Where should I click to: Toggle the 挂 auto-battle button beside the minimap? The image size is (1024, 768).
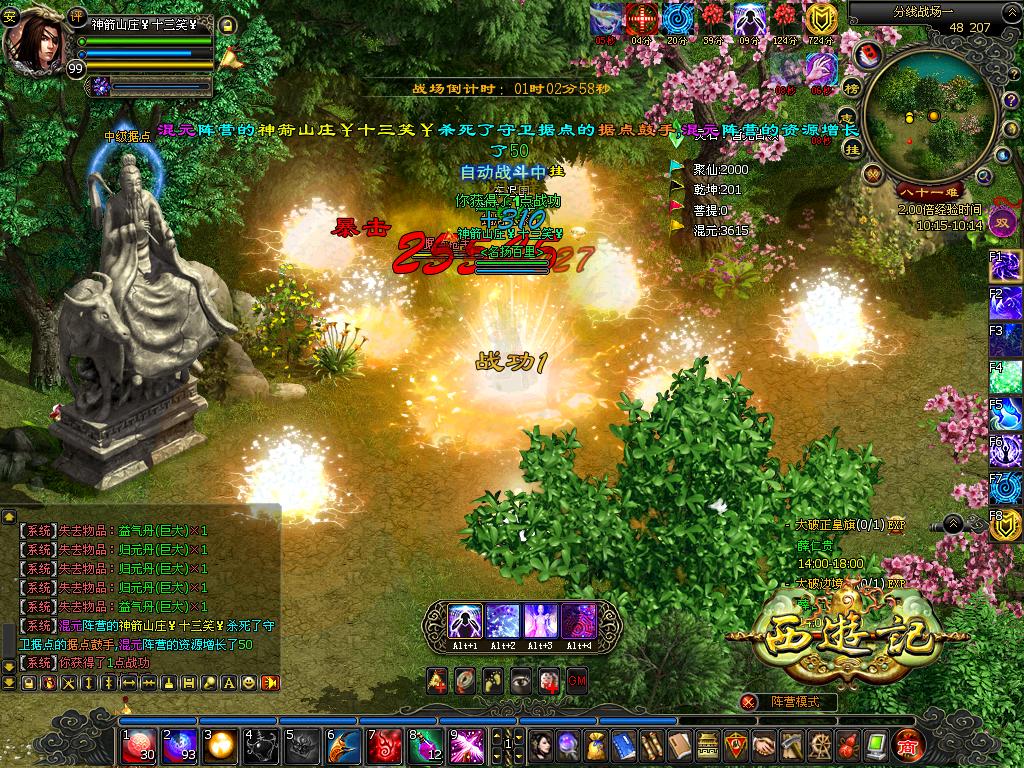point(852,148)
